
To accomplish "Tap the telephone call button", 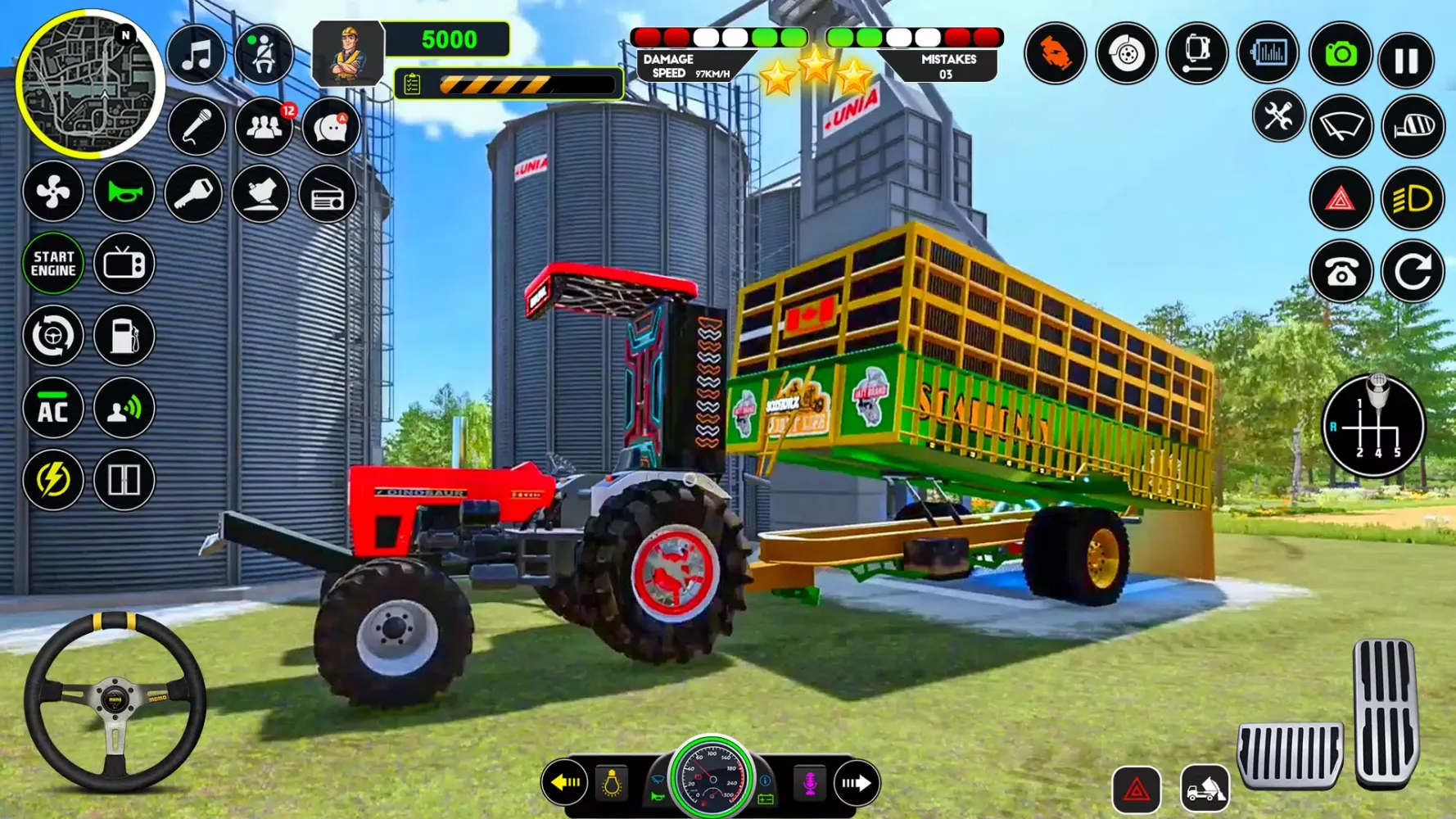I will (x=1341, y=272).
